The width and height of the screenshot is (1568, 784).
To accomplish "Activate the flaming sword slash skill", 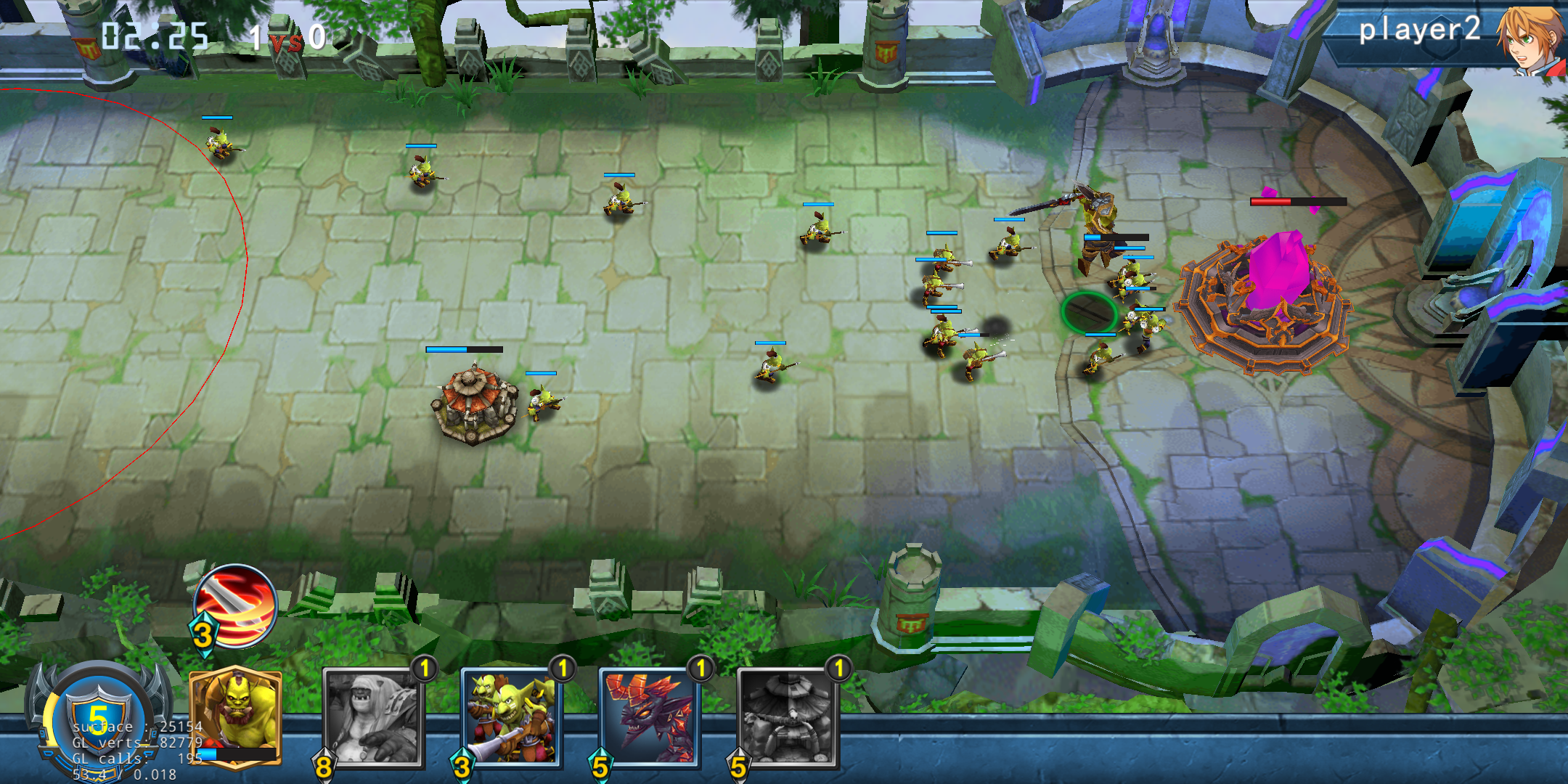I will [x=235, y=606].
